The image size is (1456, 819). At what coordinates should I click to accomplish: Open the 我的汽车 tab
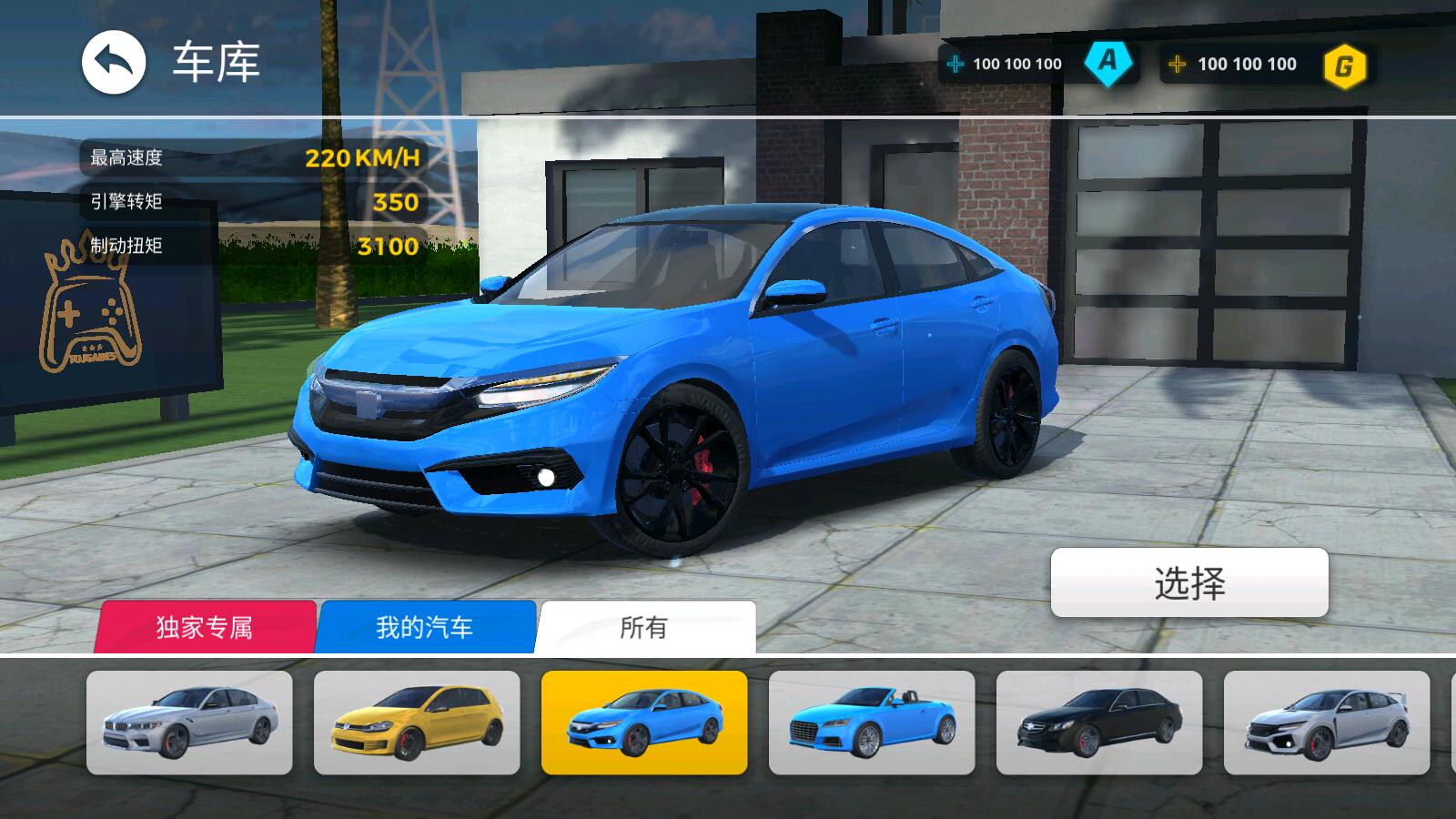[425, 627]
